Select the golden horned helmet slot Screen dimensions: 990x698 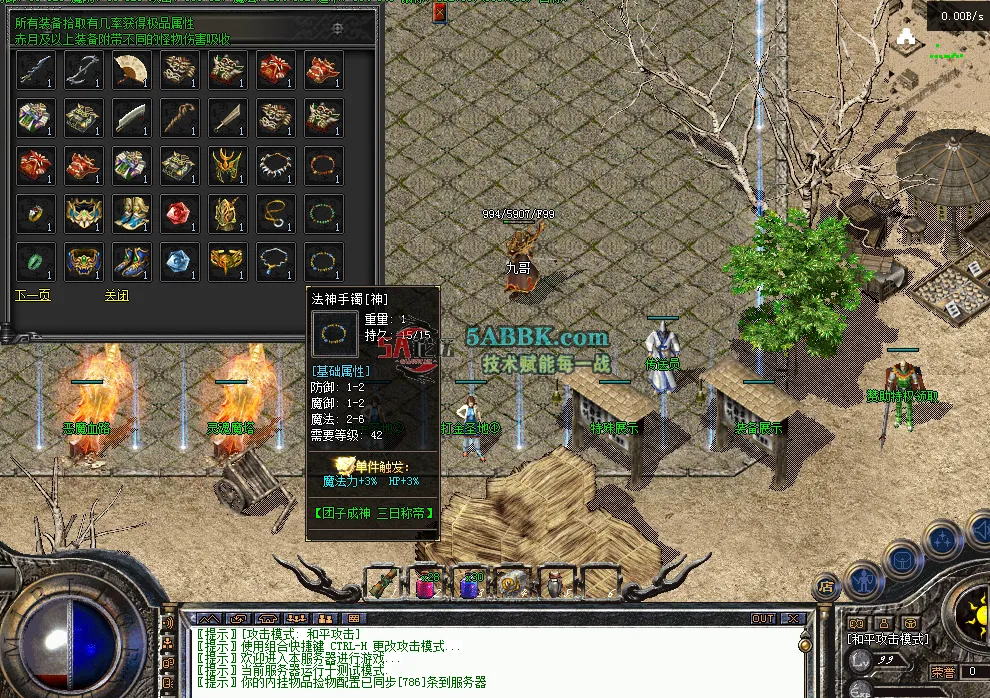tap(227, 165)
